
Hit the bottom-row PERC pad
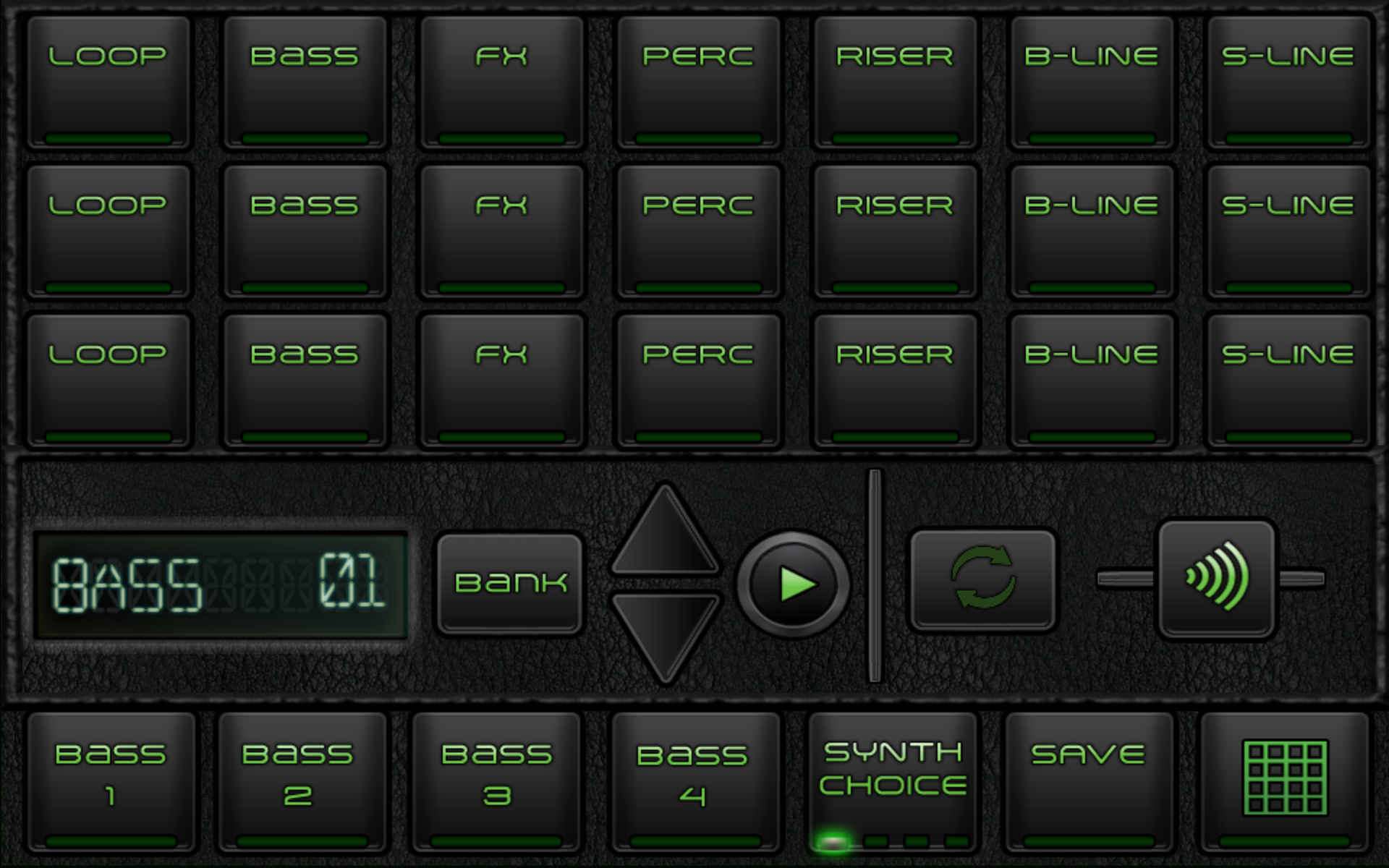click(697, 381)
